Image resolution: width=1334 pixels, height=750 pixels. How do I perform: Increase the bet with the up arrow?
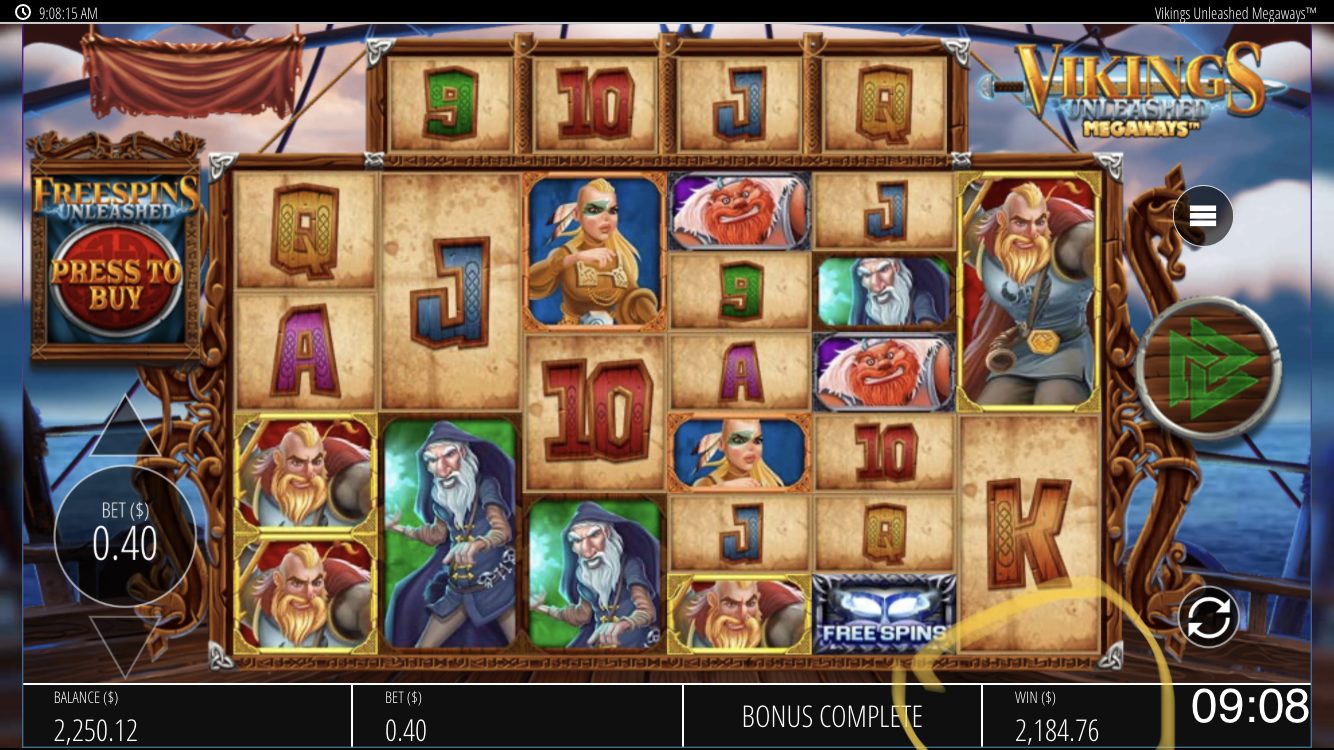(x=125, y=427)
